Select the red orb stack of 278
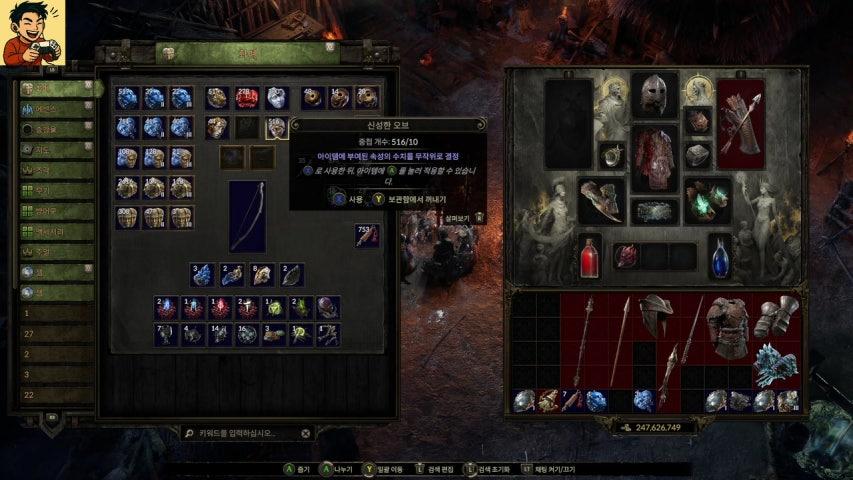 click(246, 98)
